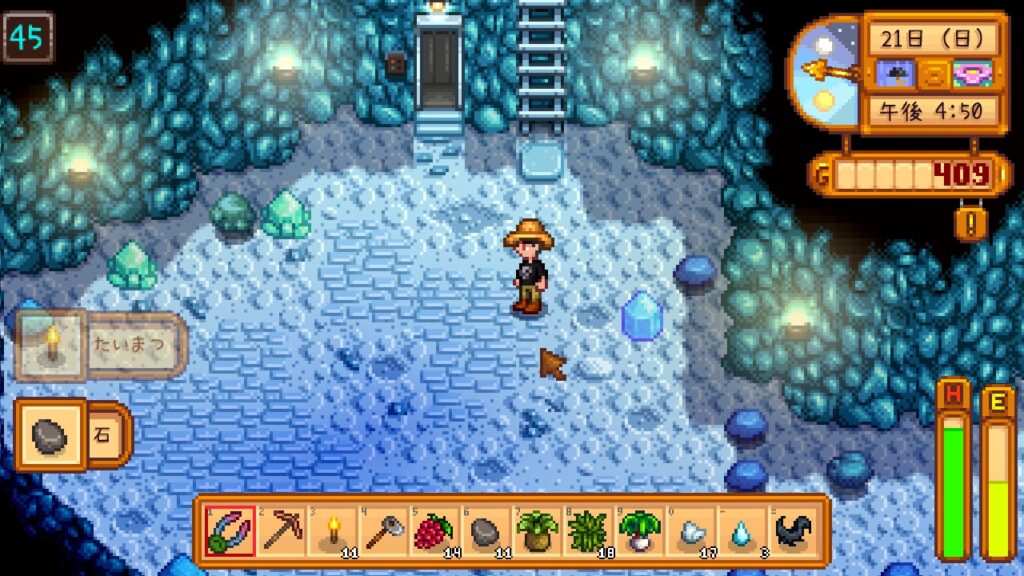1024x576 pixels.
Task: Pick the red berry stack of 14
Action: tap(435, 531)
